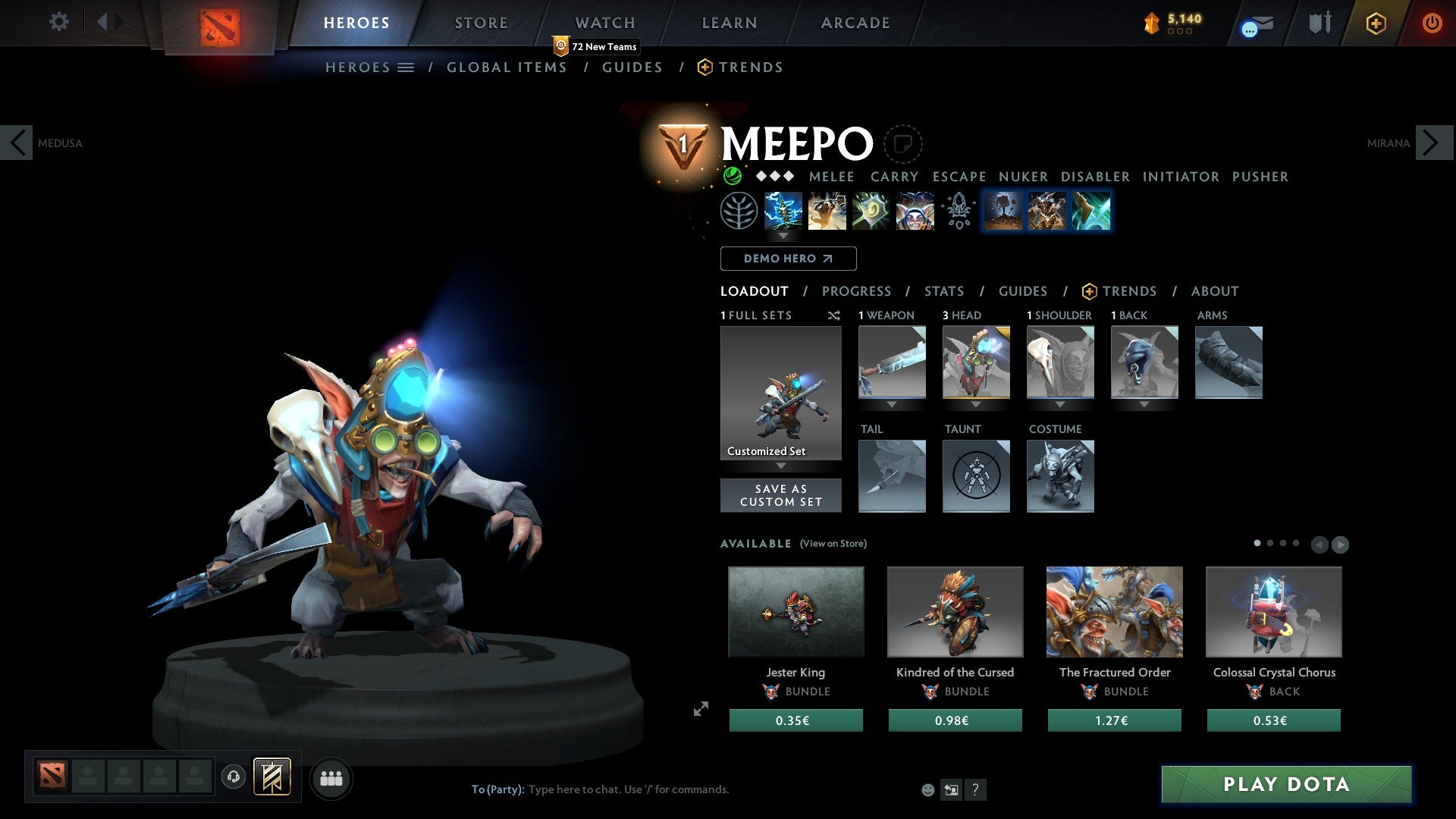Expand the weapon item selection chevron
Image resolution: width=1456 pixels, height=819 pixels.
pyautogui.click(x=892, y=404)
